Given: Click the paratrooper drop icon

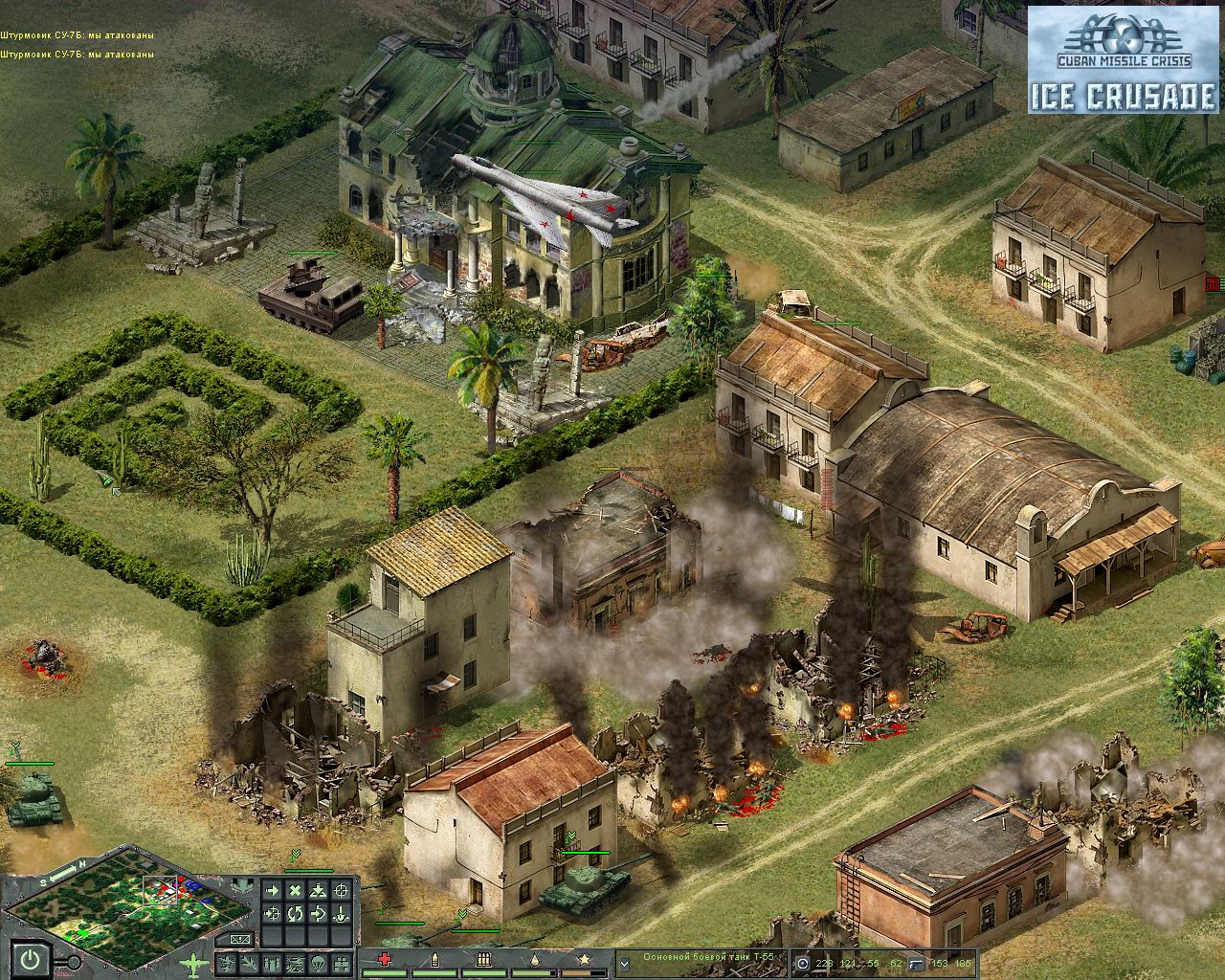Looking at the screenshot, I should click(318, 963).
